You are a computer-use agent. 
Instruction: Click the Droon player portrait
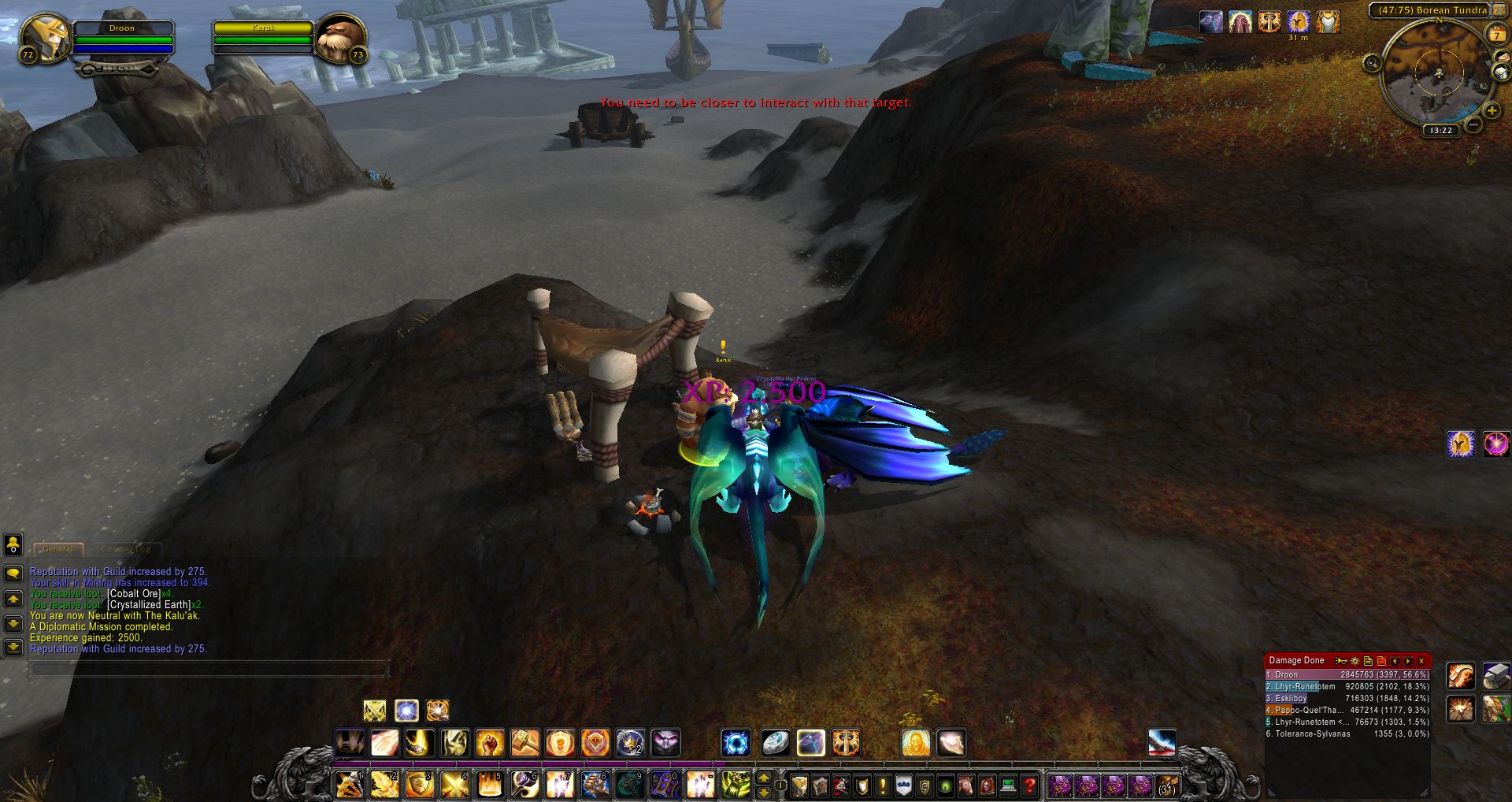[44, 38]
